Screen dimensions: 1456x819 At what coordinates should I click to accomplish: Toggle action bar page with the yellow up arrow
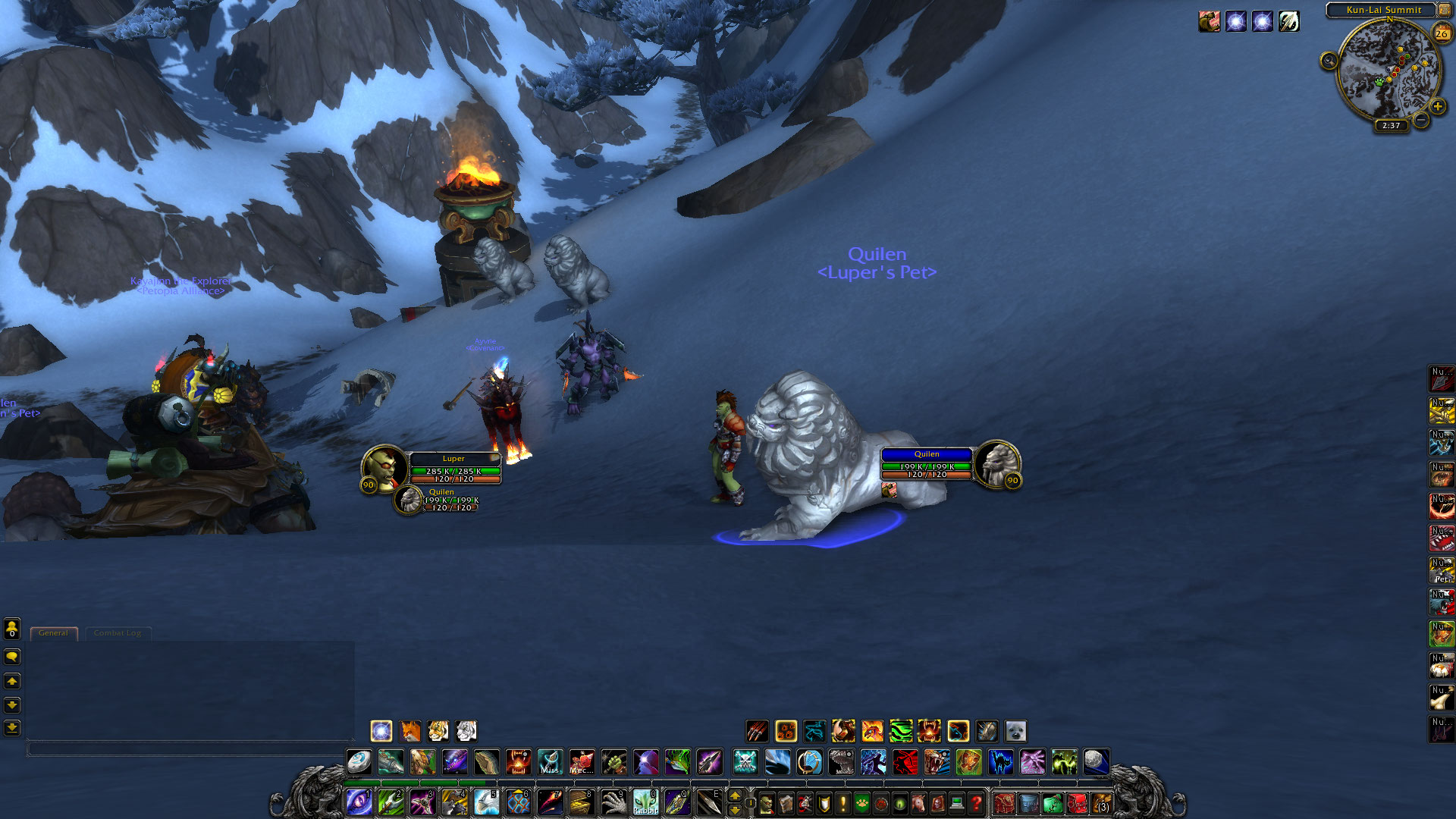(733, 795)
